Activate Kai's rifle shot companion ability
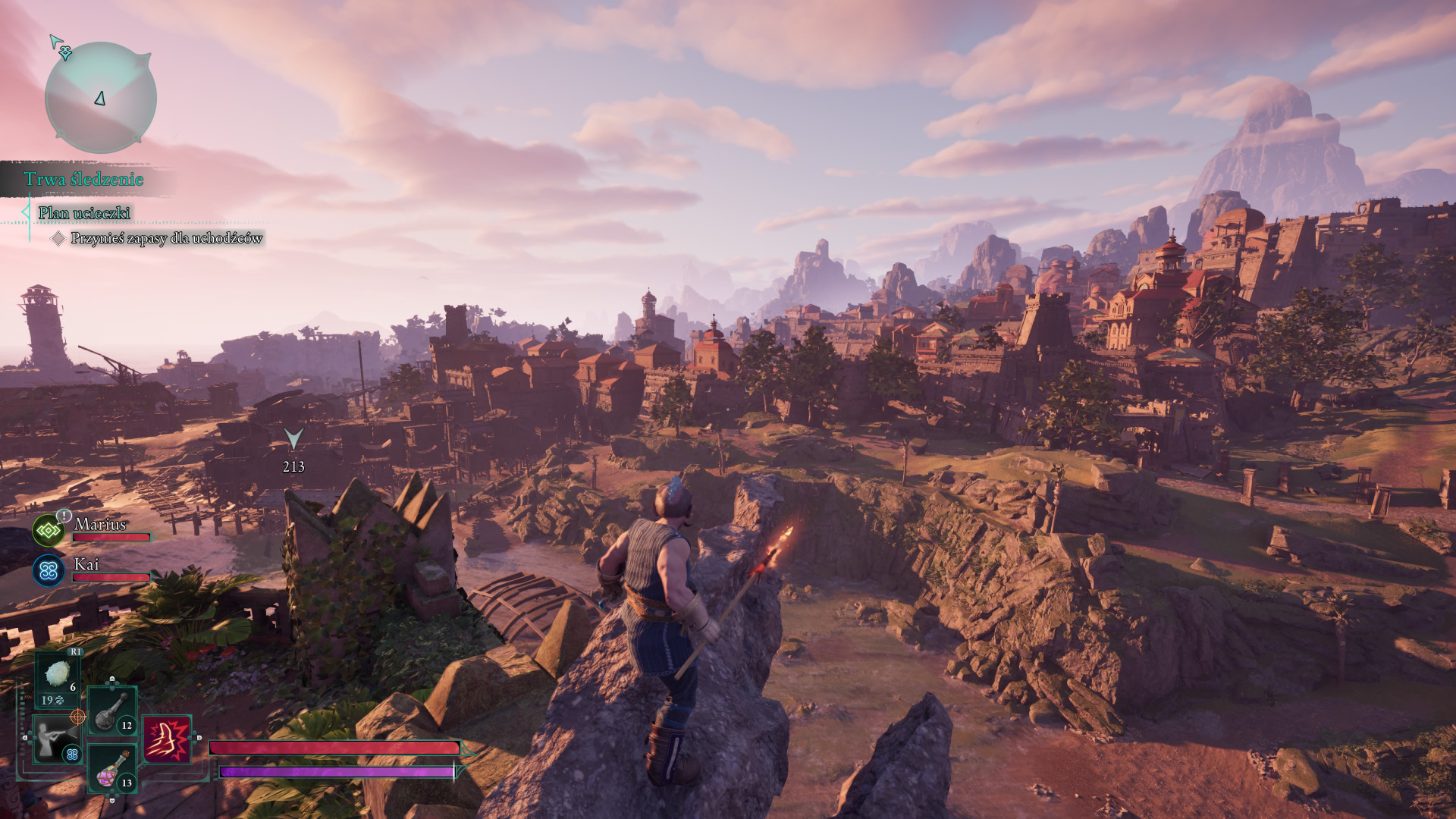 click(56, 739)
